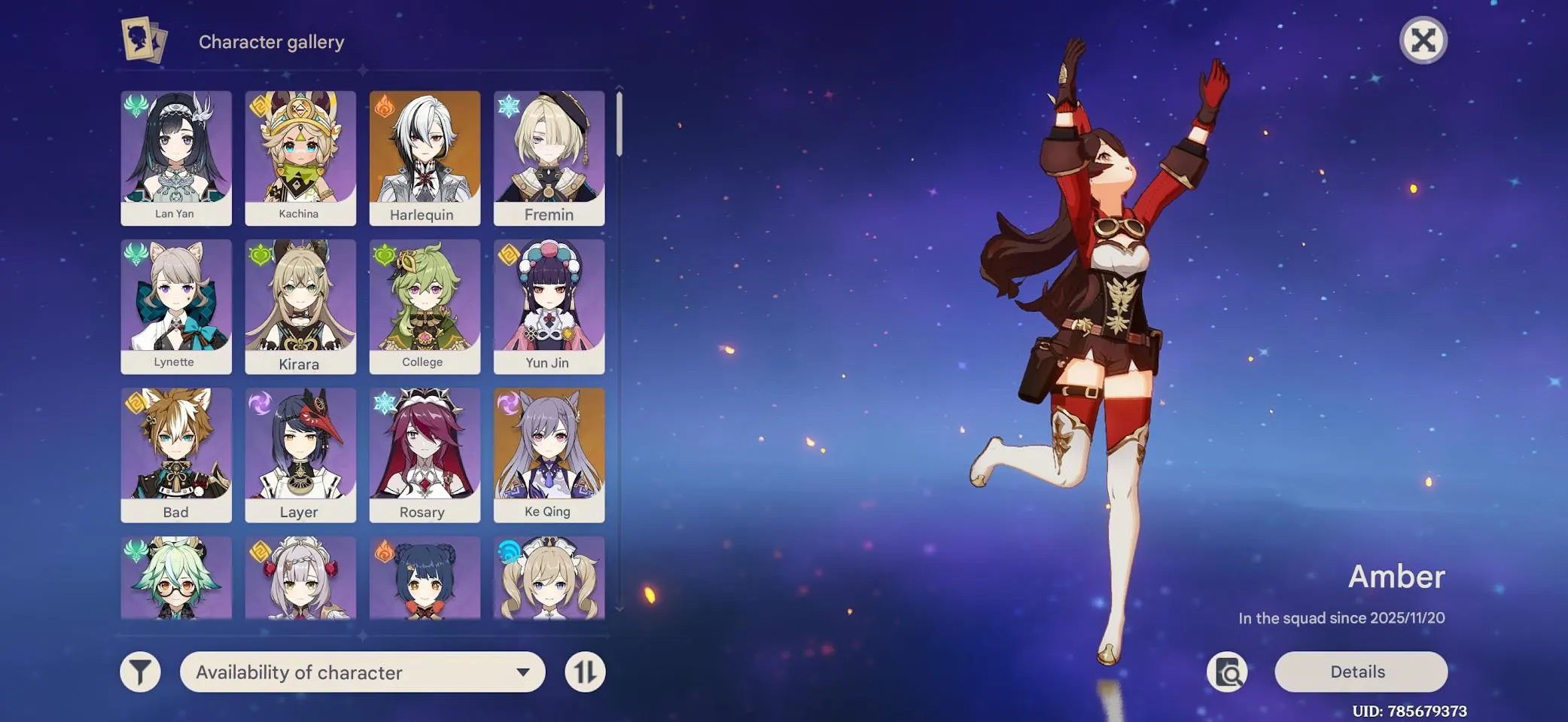Click the magnifier preview icon beside Details
The image size is (1568, 722).
[1228, 671]
